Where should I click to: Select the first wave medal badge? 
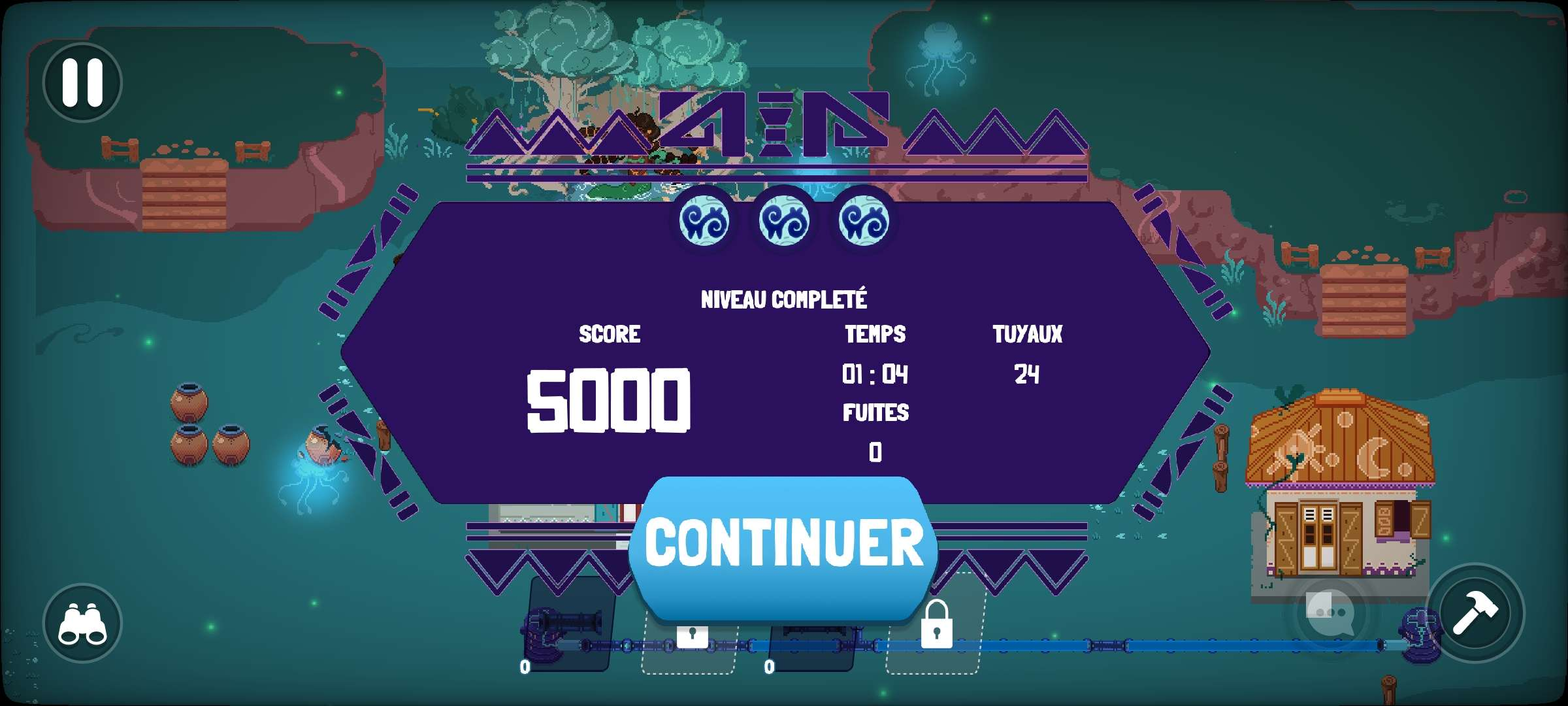click(x=703, y=220)
